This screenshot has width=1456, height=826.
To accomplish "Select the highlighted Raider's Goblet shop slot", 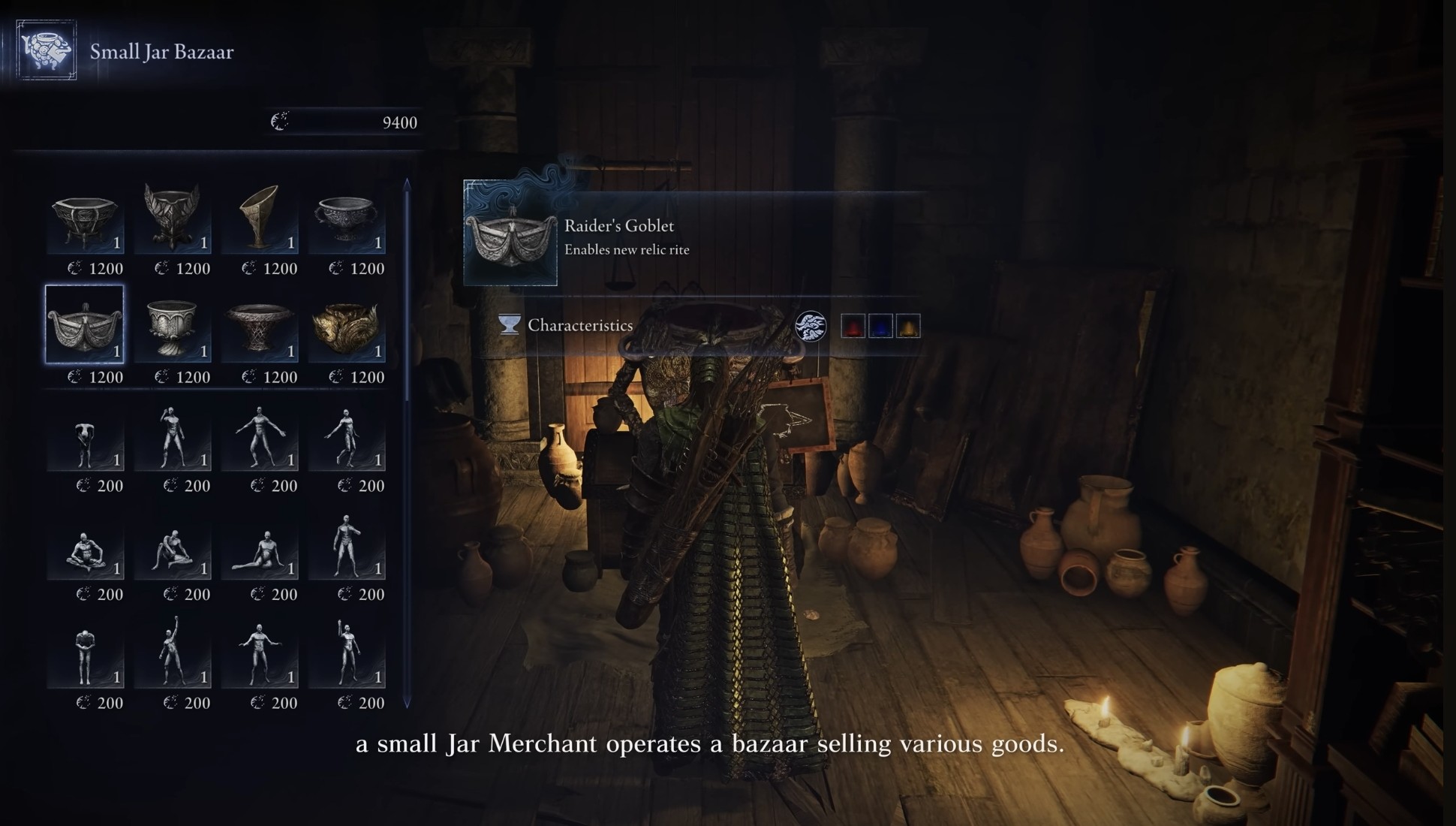I will point(85,324).
